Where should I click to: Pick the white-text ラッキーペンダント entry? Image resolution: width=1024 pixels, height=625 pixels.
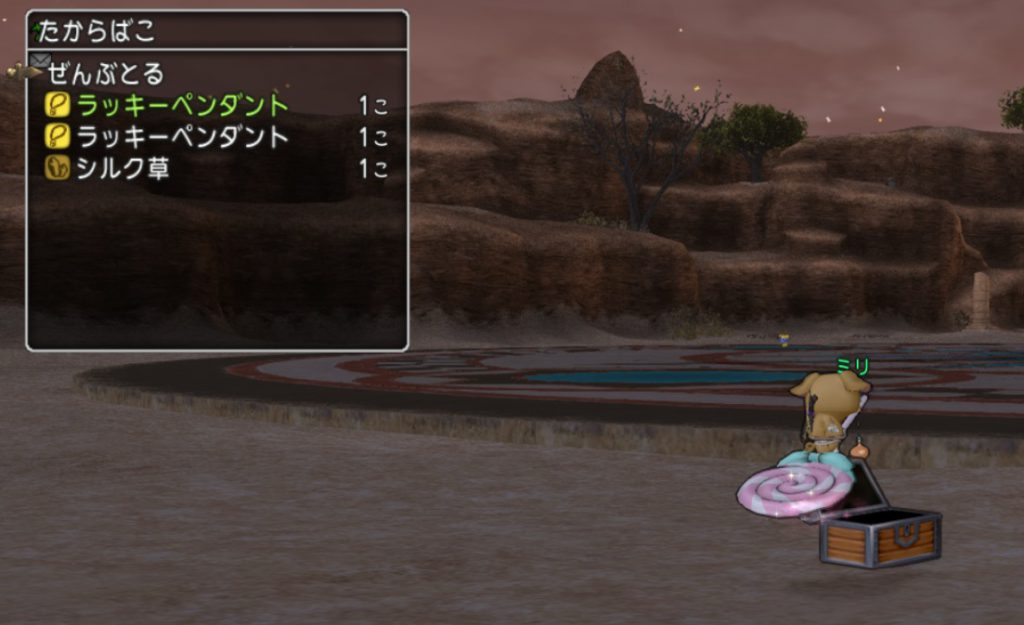point(182,137)
